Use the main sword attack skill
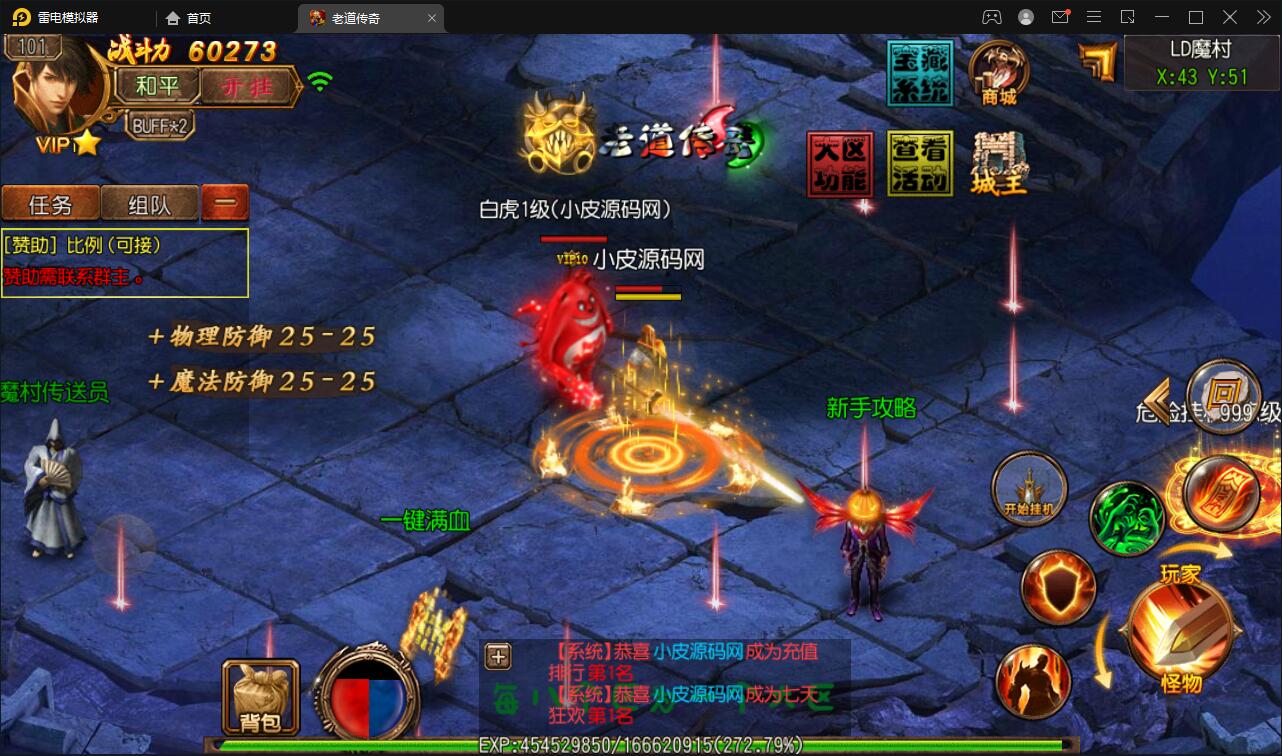 click(x=1180, y=630)
